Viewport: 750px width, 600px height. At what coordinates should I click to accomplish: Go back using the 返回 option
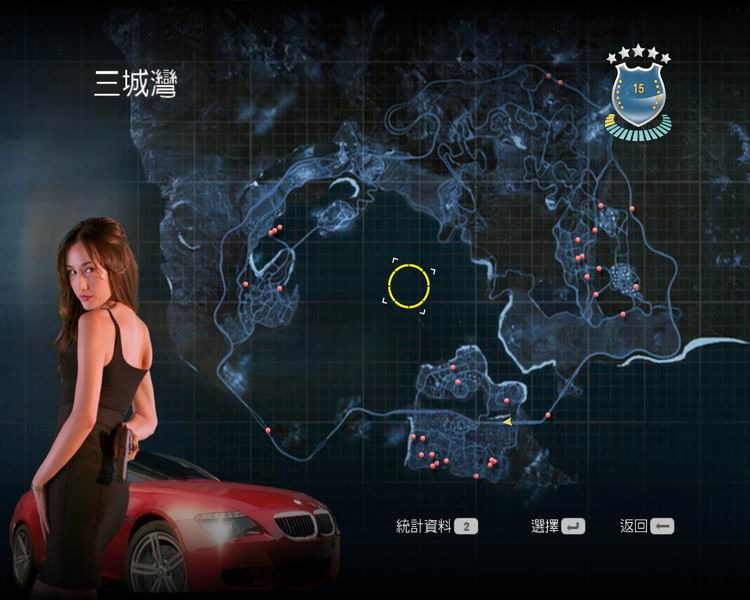click(x=646, y=526)
